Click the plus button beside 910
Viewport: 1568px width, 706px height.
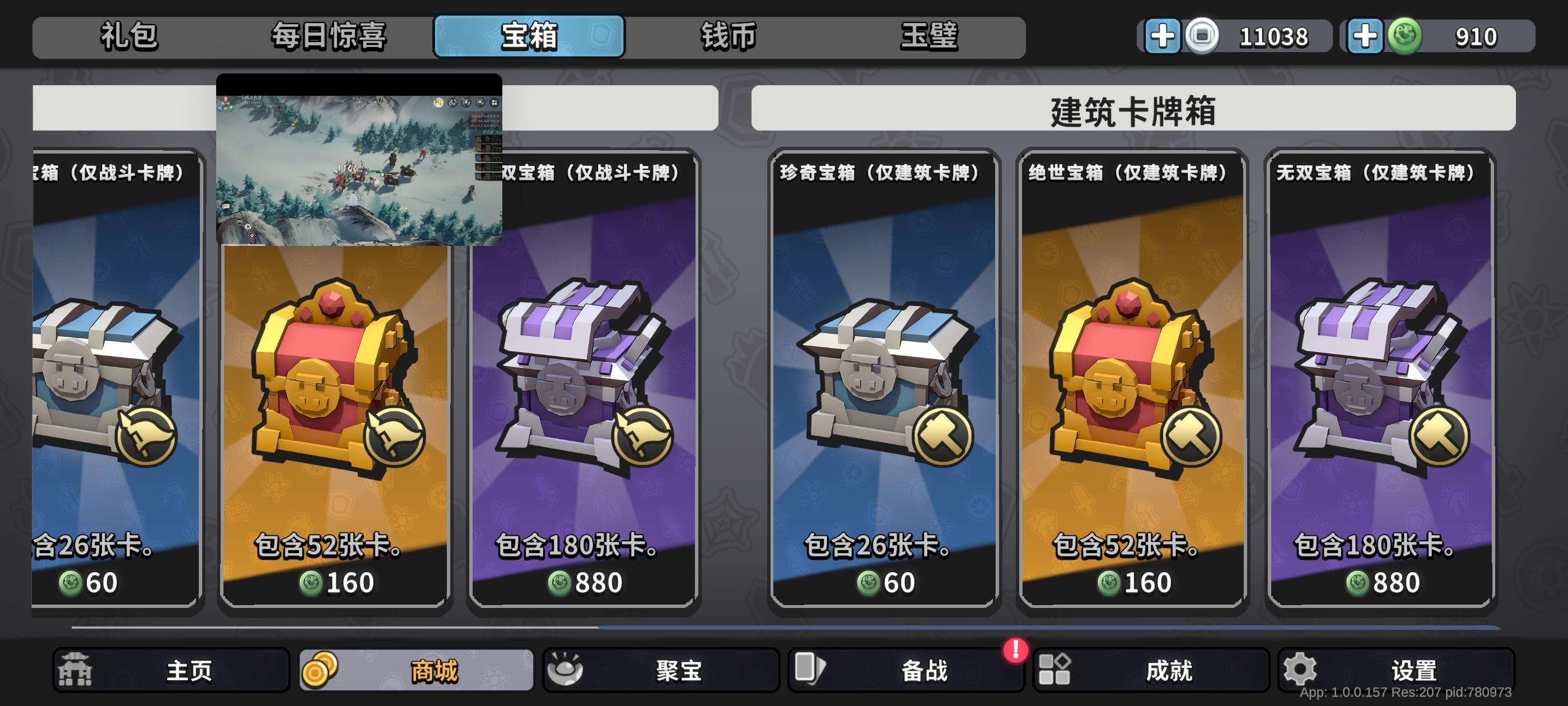pyautogui.click(x=1366, y=36)
